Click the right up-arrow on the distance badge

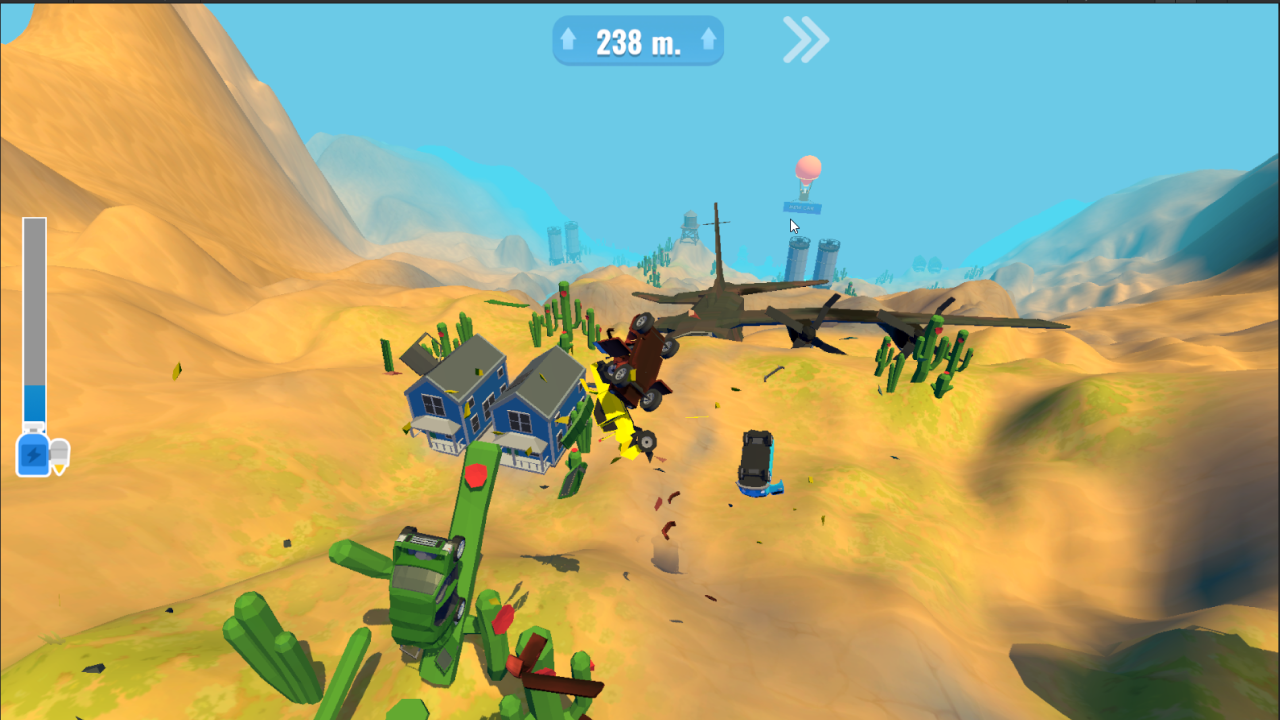706,40
